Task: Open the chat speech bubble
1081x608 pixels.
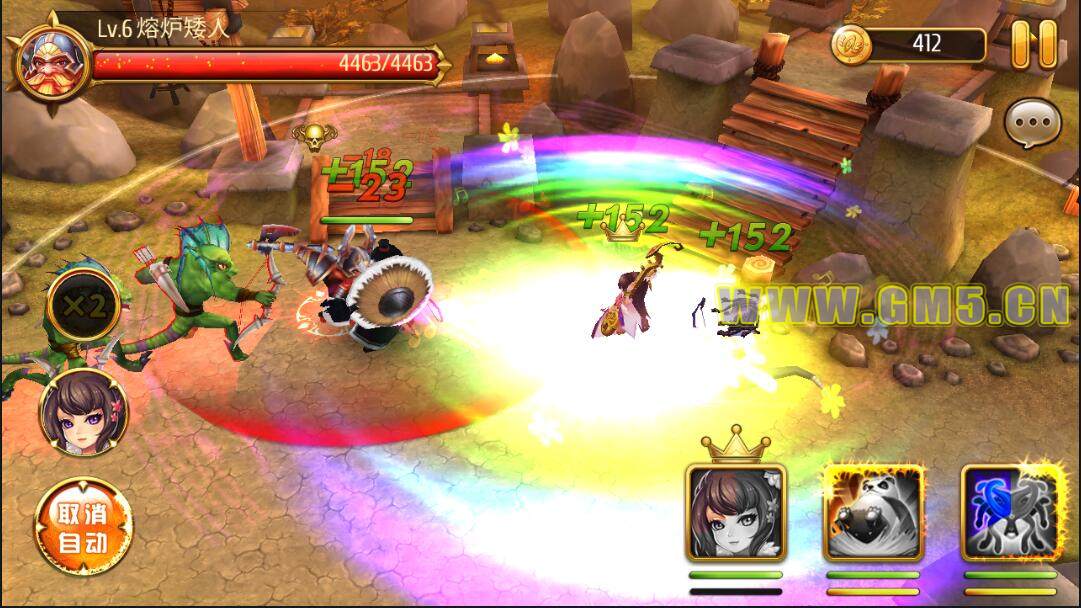Action: tap(1033, 124)
